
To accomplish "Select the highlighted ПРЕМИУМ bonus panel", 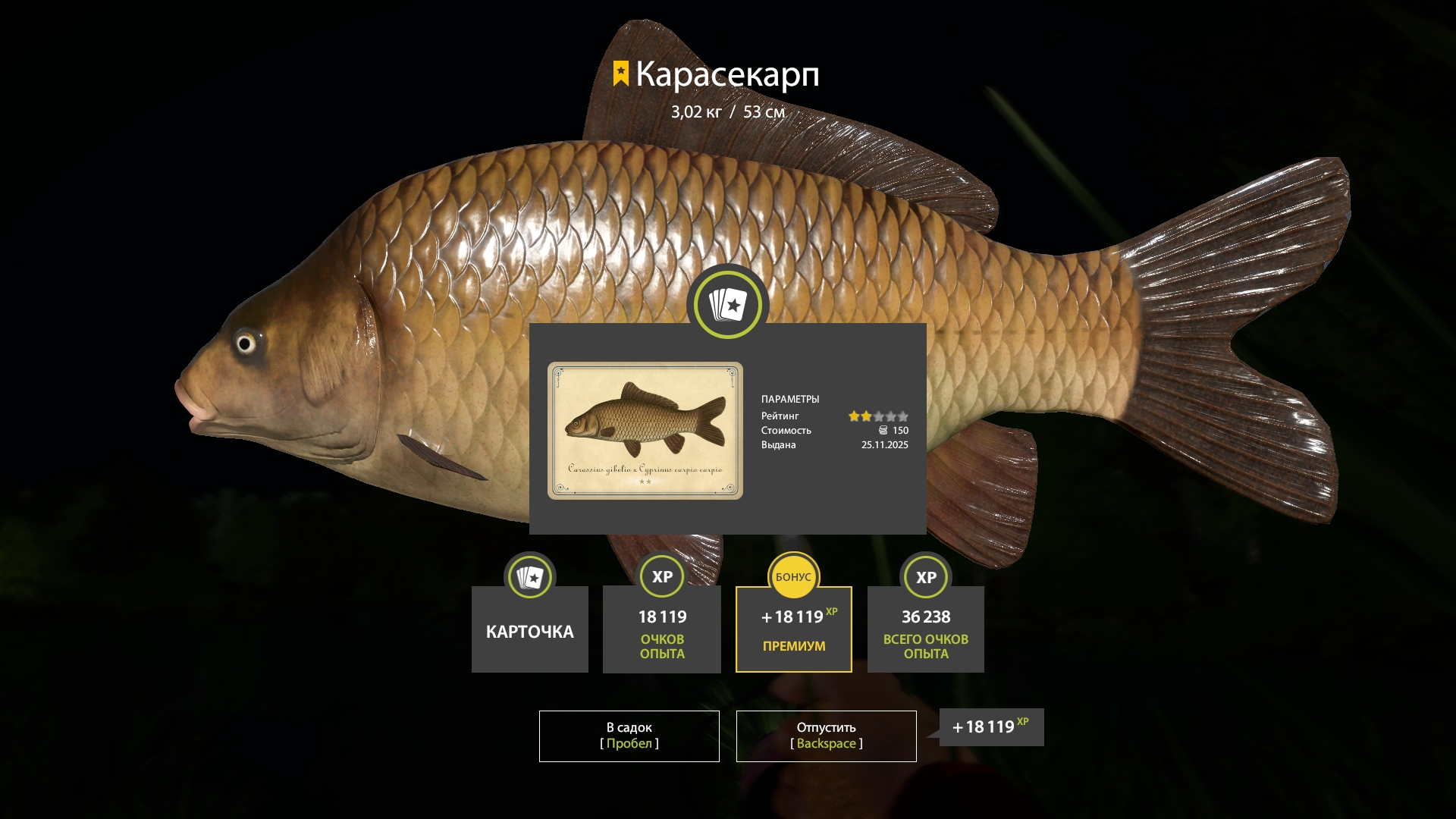I will (x=793, y=629).
